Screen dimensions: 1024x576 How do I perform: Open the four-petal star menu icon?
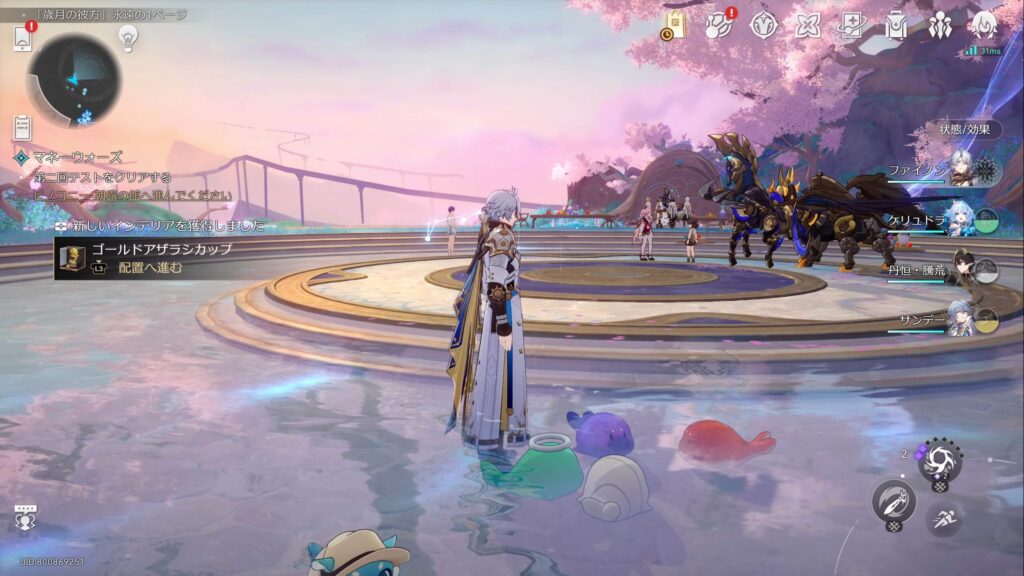pyautogui.click(x=808, y=26)
